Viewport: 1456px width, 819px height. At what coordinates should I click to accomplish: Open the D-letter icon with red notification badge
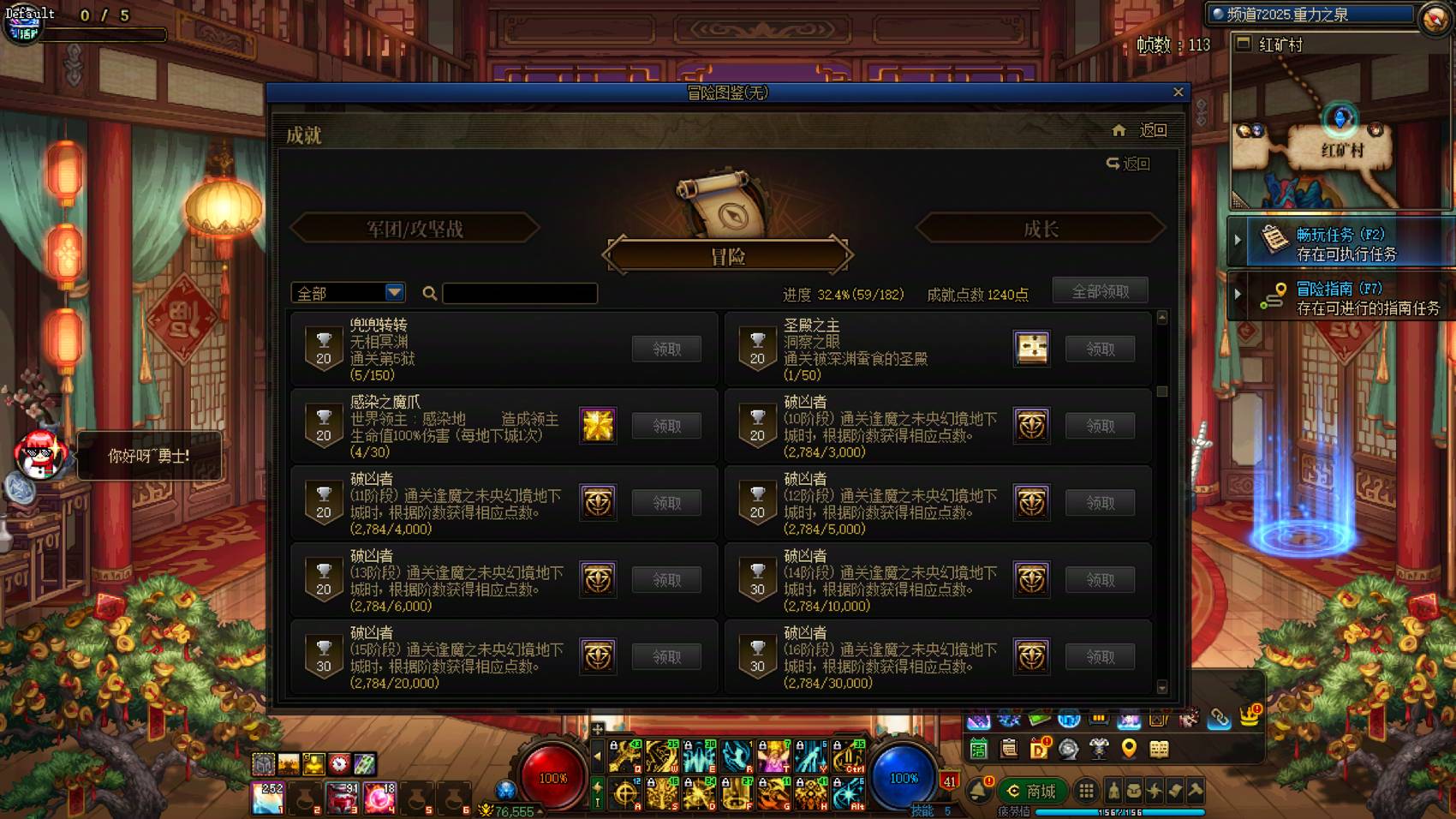coord(1040,749)
